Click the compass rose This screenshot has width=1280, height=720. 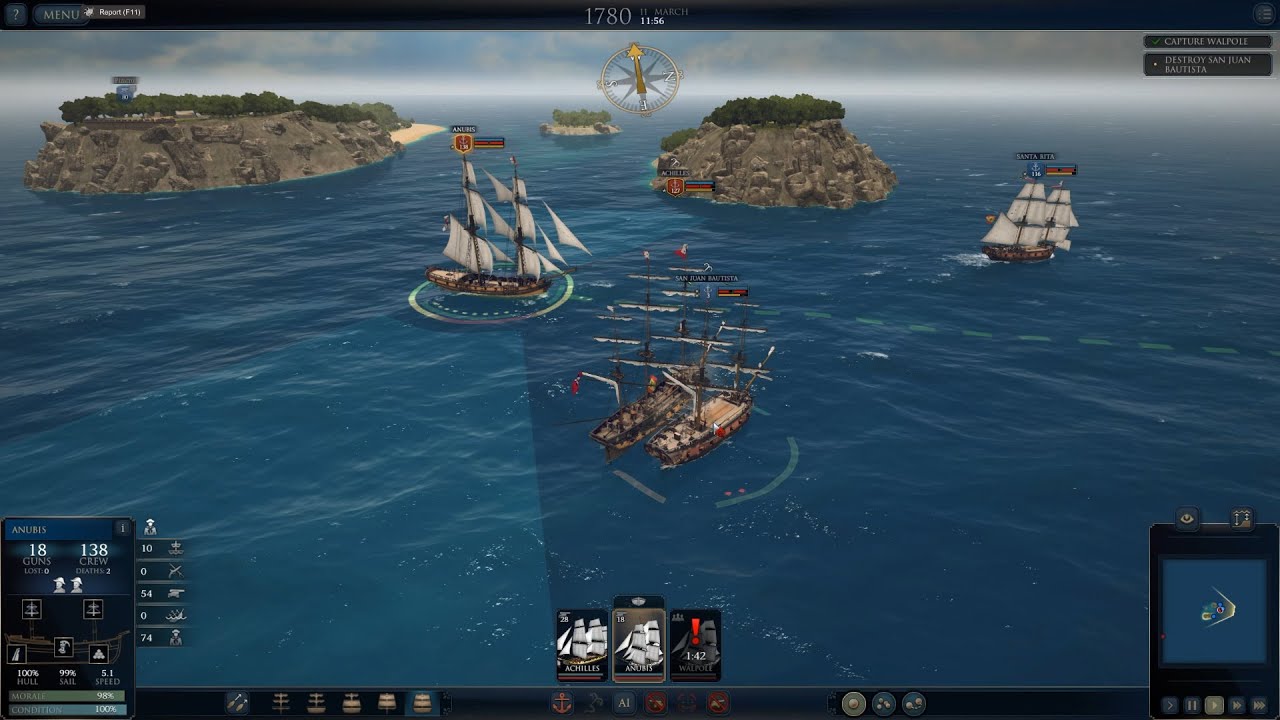click(640, 79)
